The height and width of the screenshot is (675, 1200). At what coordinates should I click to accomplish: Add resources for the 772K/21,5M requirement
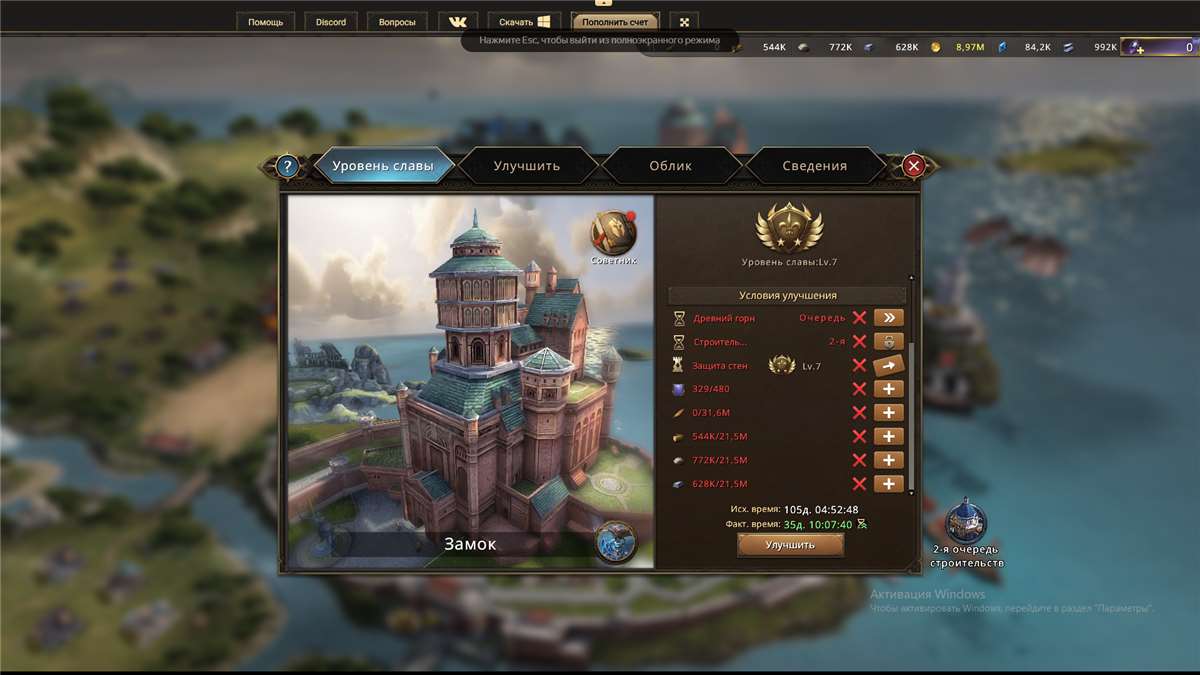point(888,461)
